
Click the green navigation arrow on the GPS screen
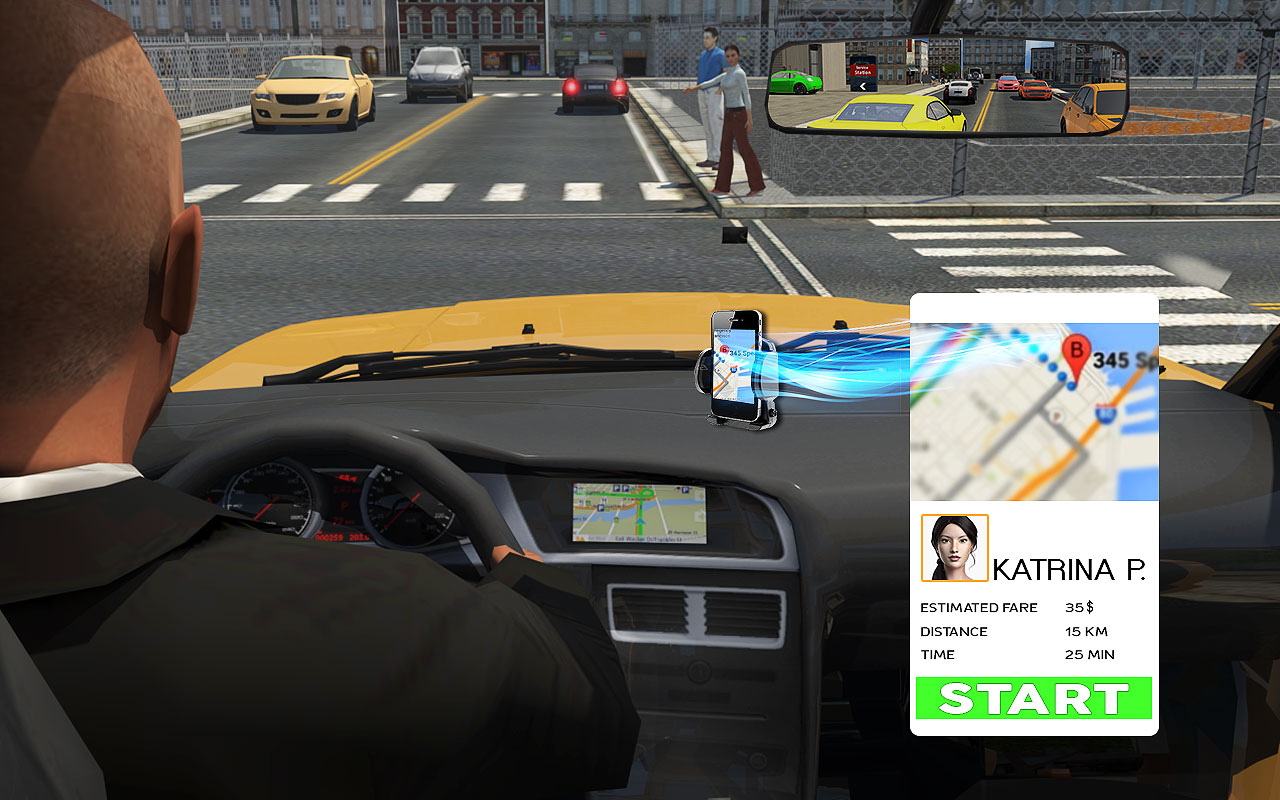[639, 521]
